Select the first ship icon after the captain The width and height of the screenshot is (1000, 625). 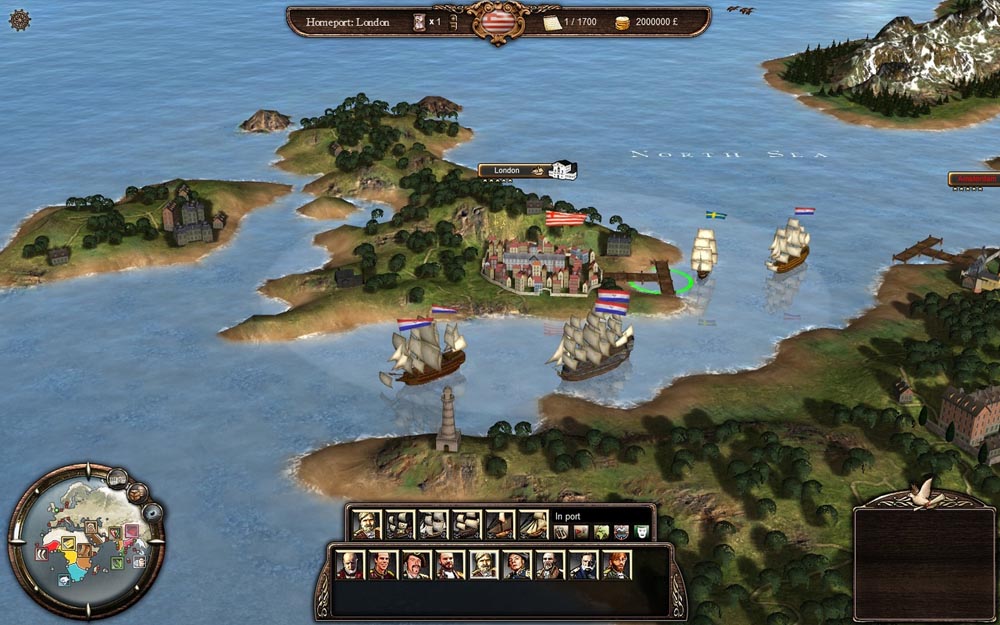pos(401,524)
